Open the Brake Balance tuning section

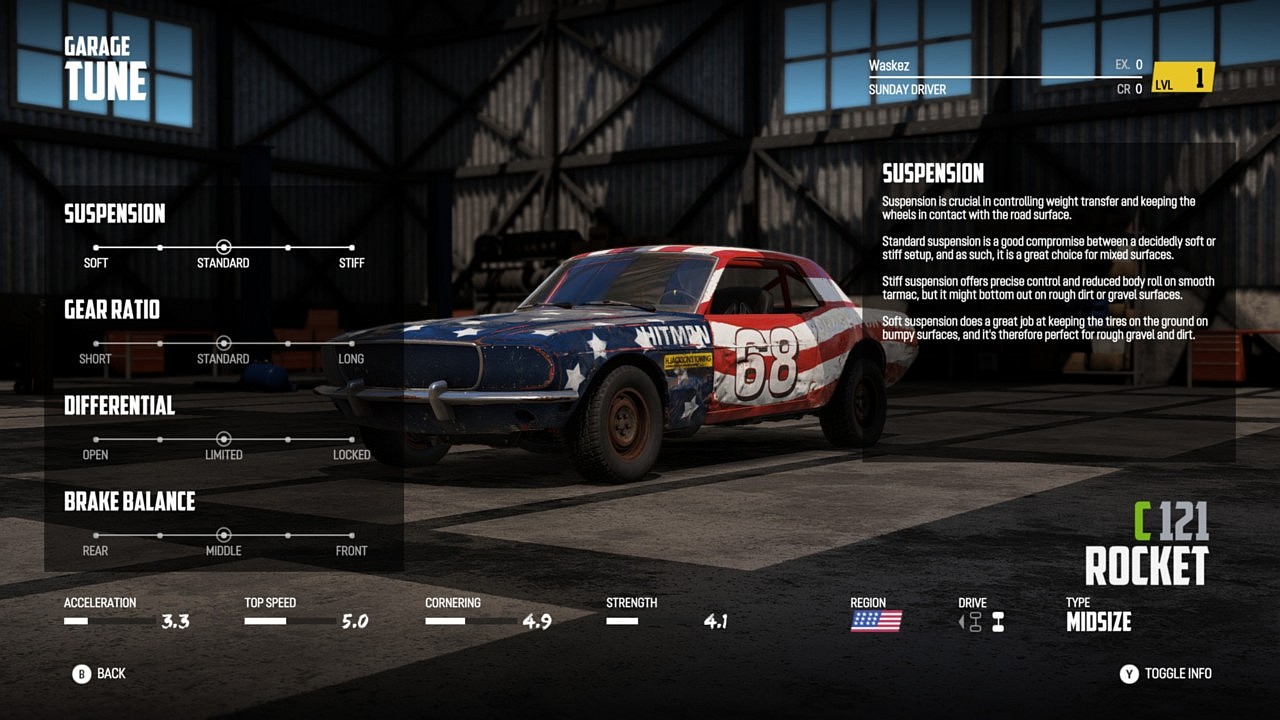(129, 502)
